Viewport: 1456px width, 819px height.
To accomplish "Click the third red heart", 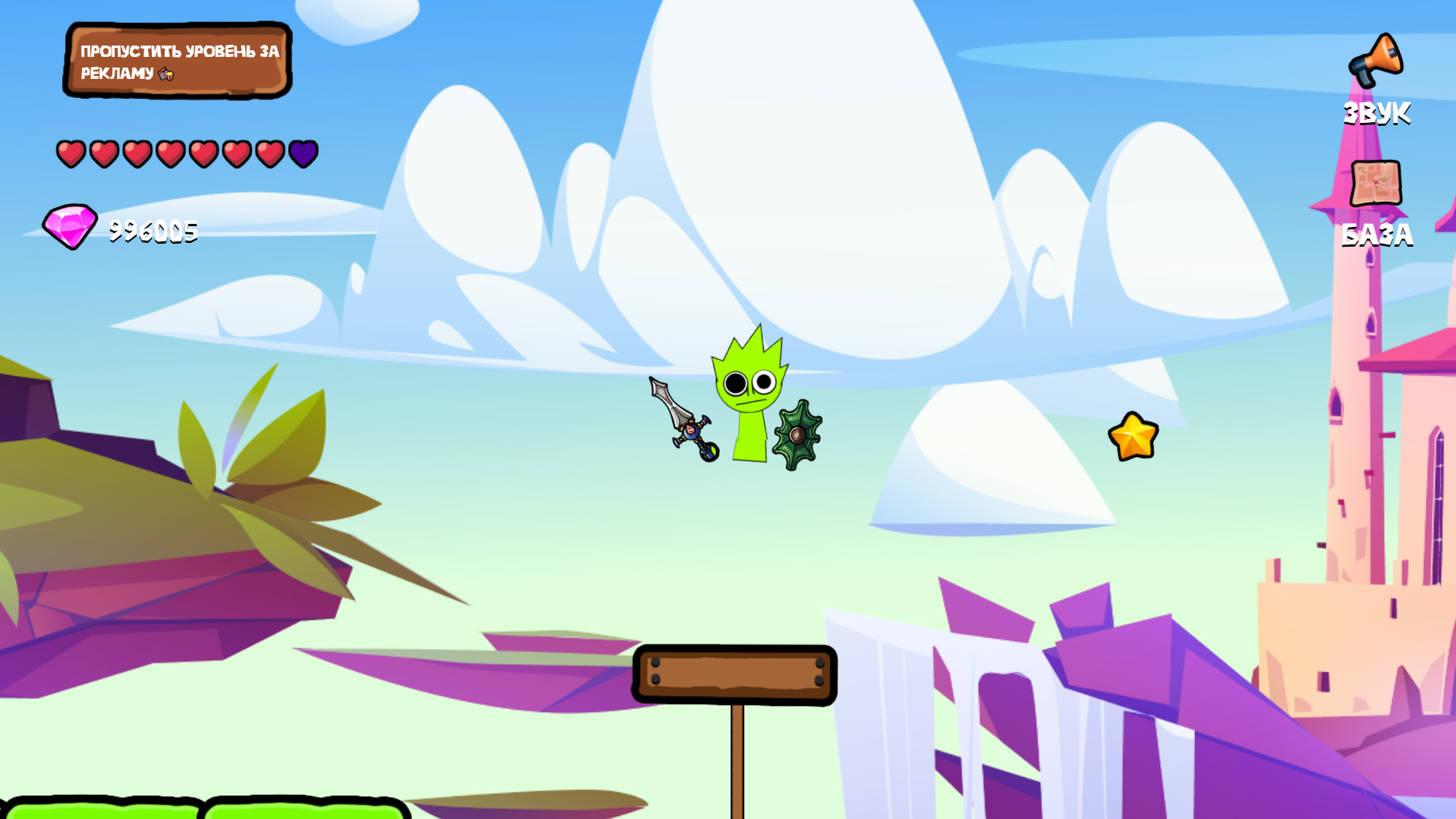I will coord(137,153).
